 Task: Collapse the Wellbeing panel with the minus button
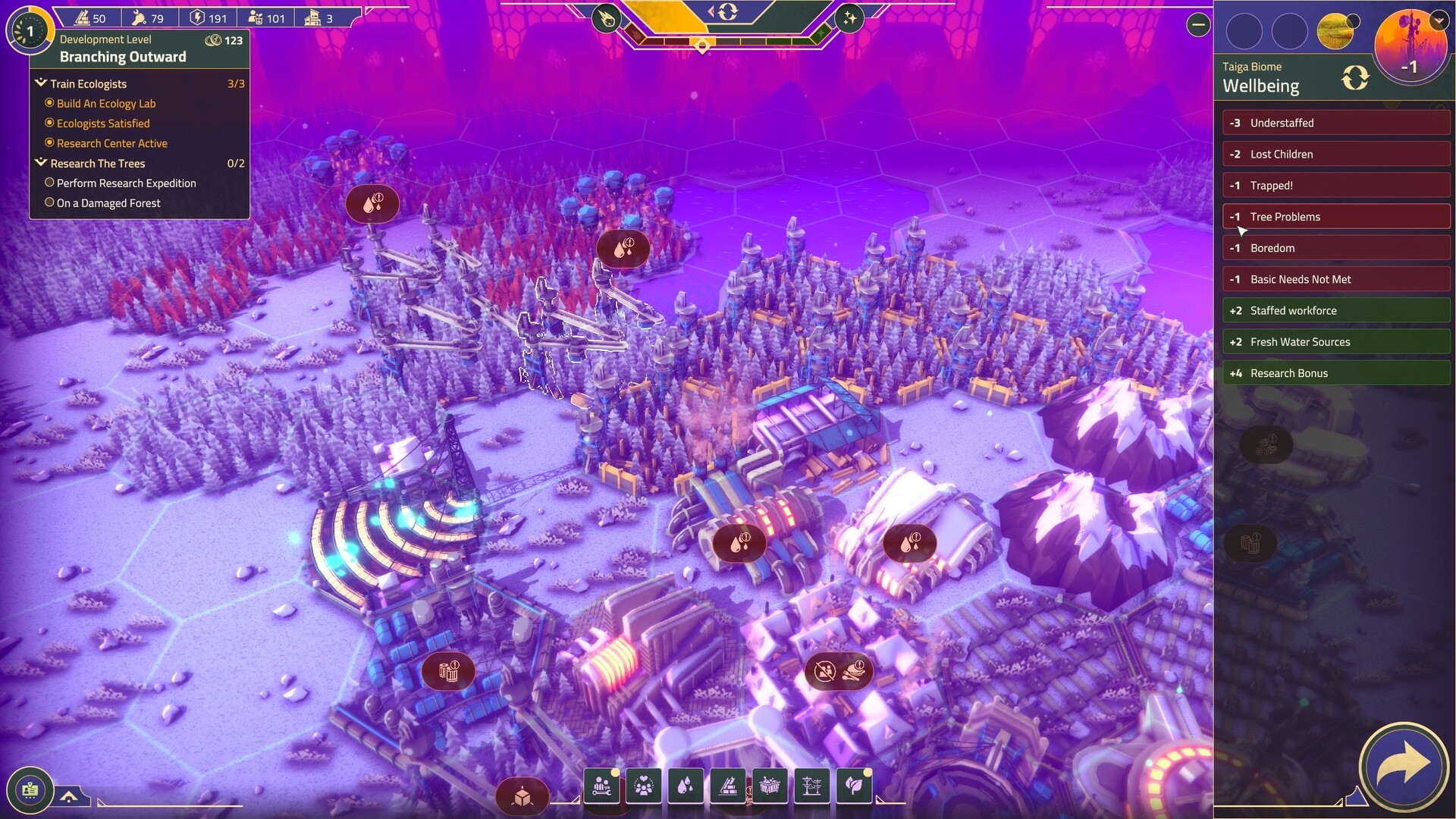1198,25
